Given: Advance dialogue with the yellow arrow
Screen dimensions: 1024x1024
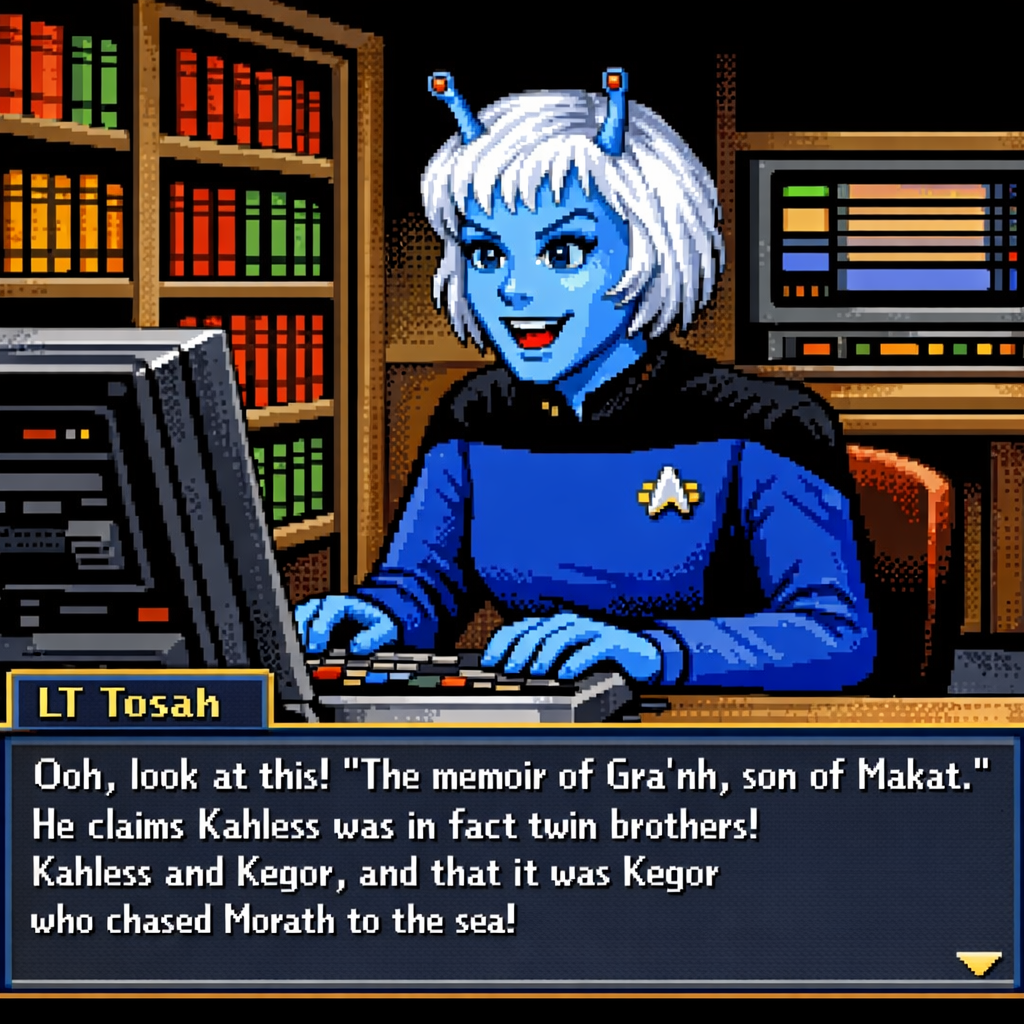Looking at the screenshot, I should (978, 962).
